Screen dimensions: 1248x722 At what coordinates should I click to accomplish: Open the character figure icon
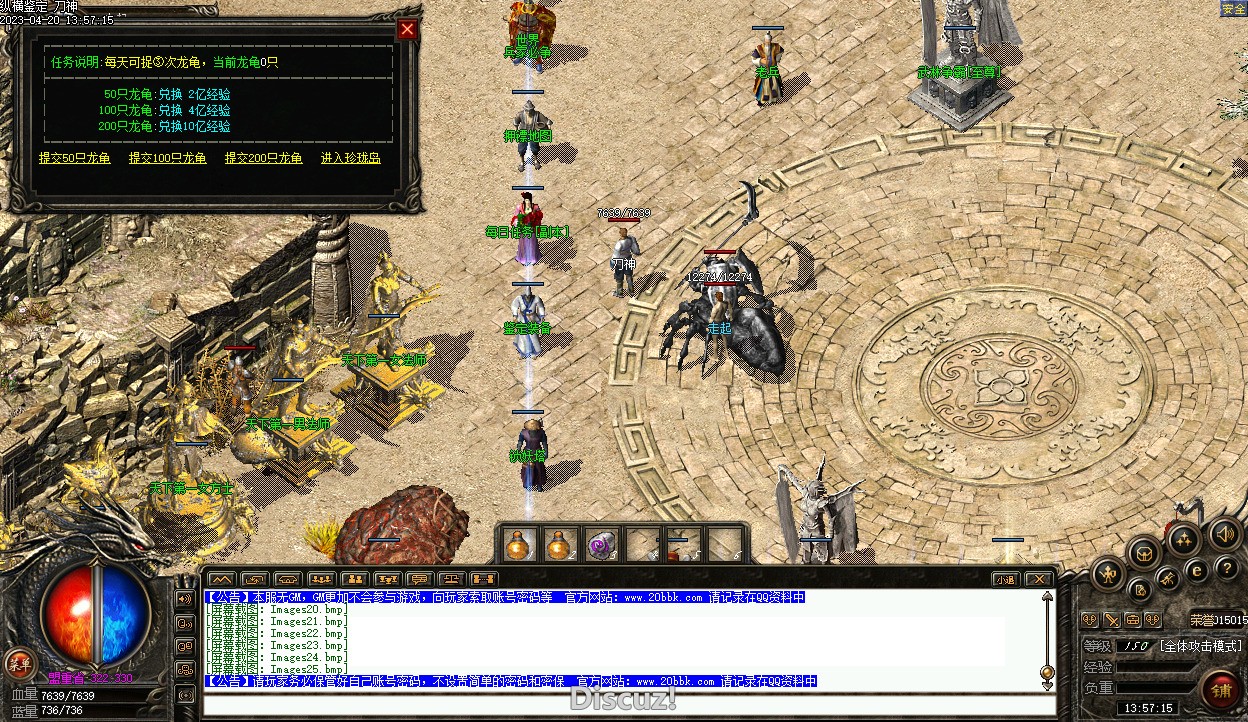point(1108,574)
